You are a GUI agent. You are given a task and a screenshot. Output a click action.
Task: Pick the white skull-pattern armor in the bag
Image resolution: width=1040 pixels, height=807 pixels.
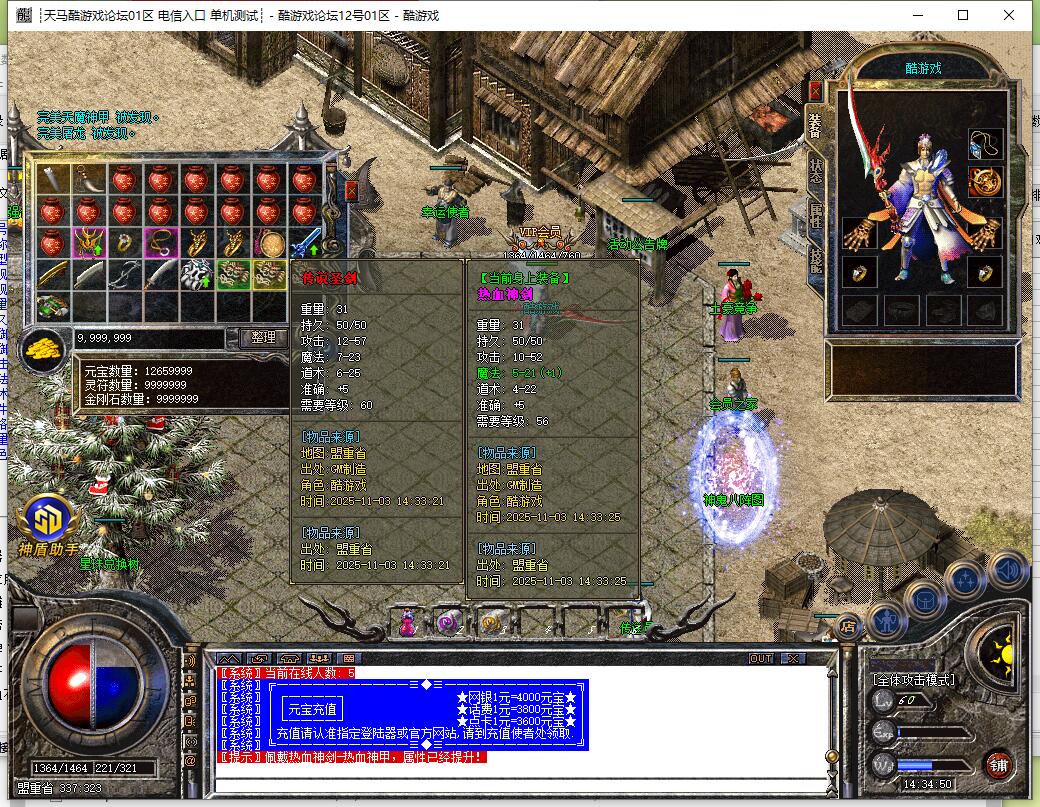[197, 275]
